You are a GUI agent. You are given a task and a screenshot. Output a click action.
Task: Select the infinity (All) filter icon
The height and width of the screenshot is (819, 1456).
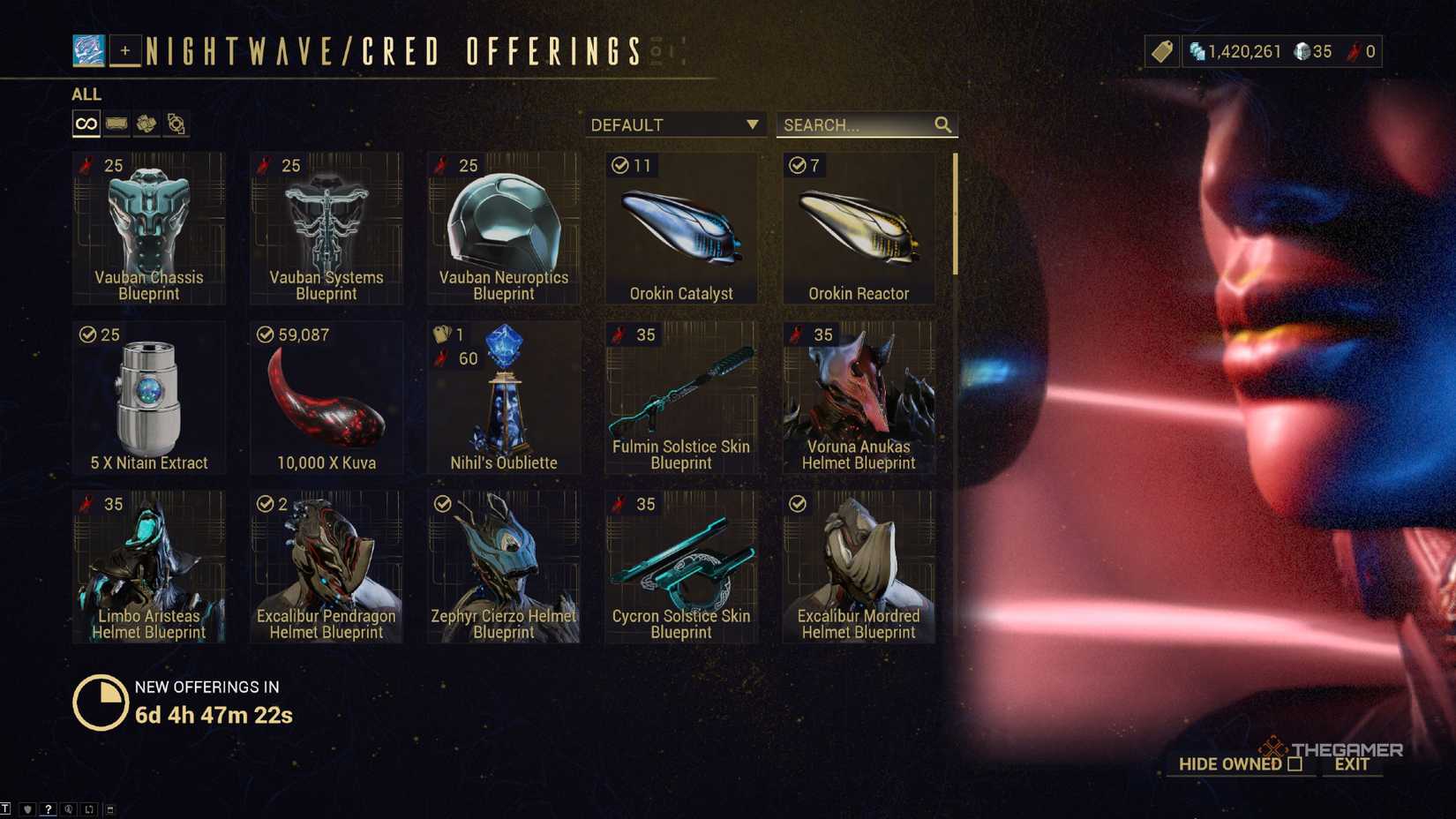85,124
